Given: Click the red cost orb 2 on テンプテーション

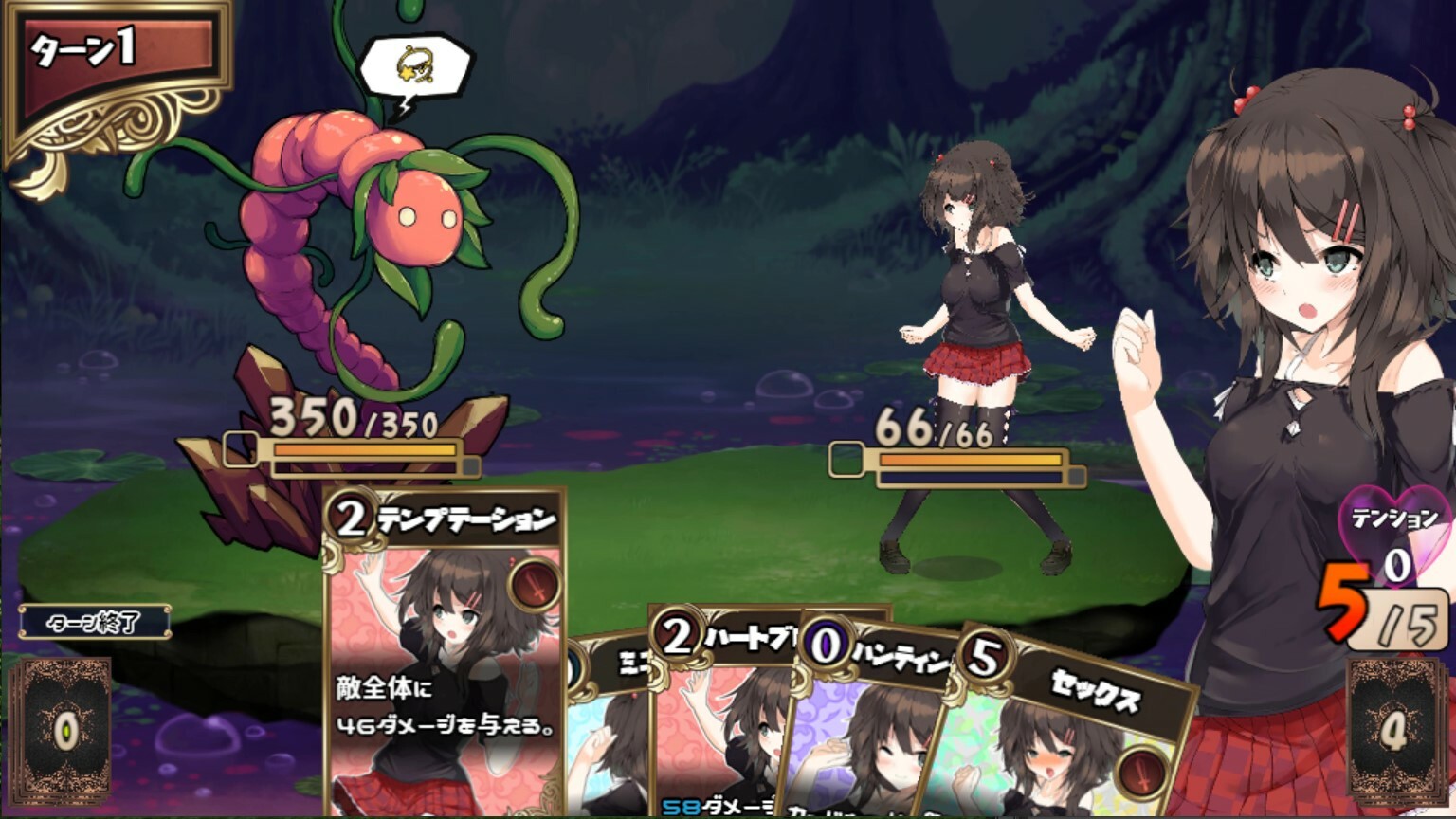Looking at the screenshot, I should pos(350,518).
